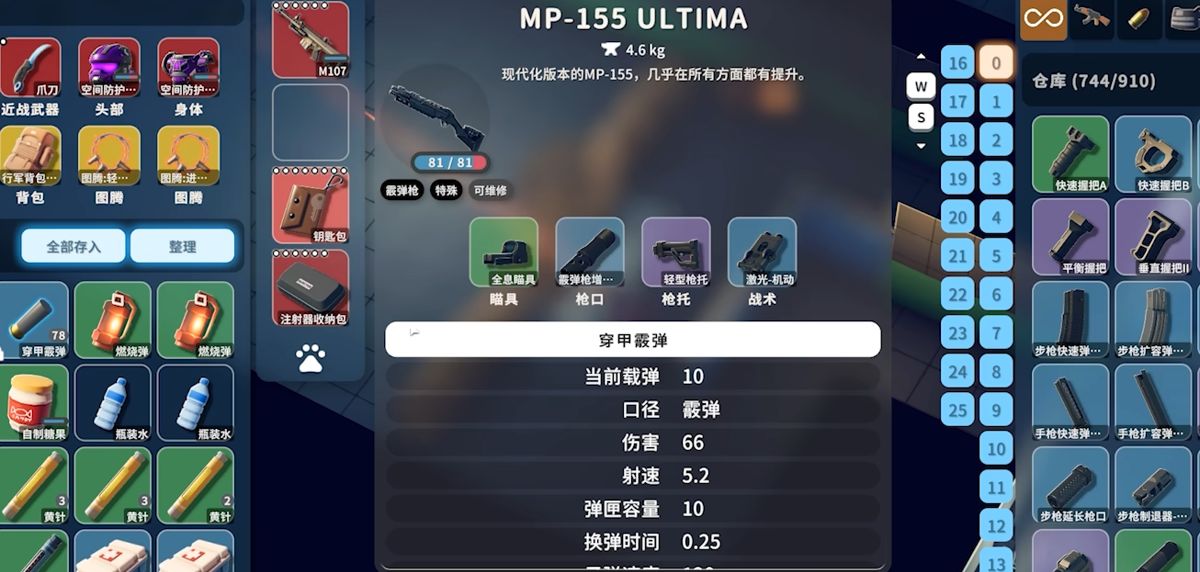Viewport: 1200px width, 572px height.
Task: Click the 全部存入 store-all button
Action: [73, 246]
